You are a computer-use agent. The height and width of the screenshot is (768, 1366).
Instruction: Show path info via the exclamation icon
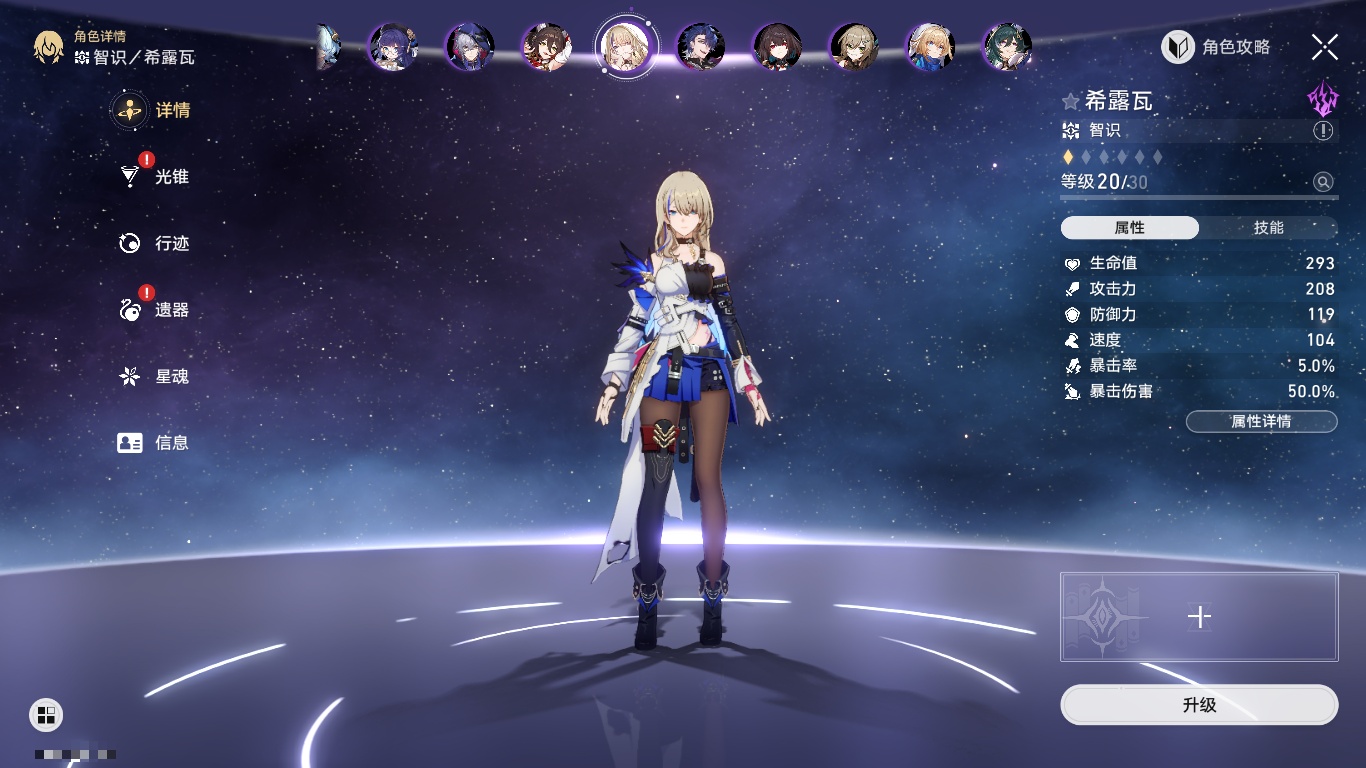tap(1323, 131)
